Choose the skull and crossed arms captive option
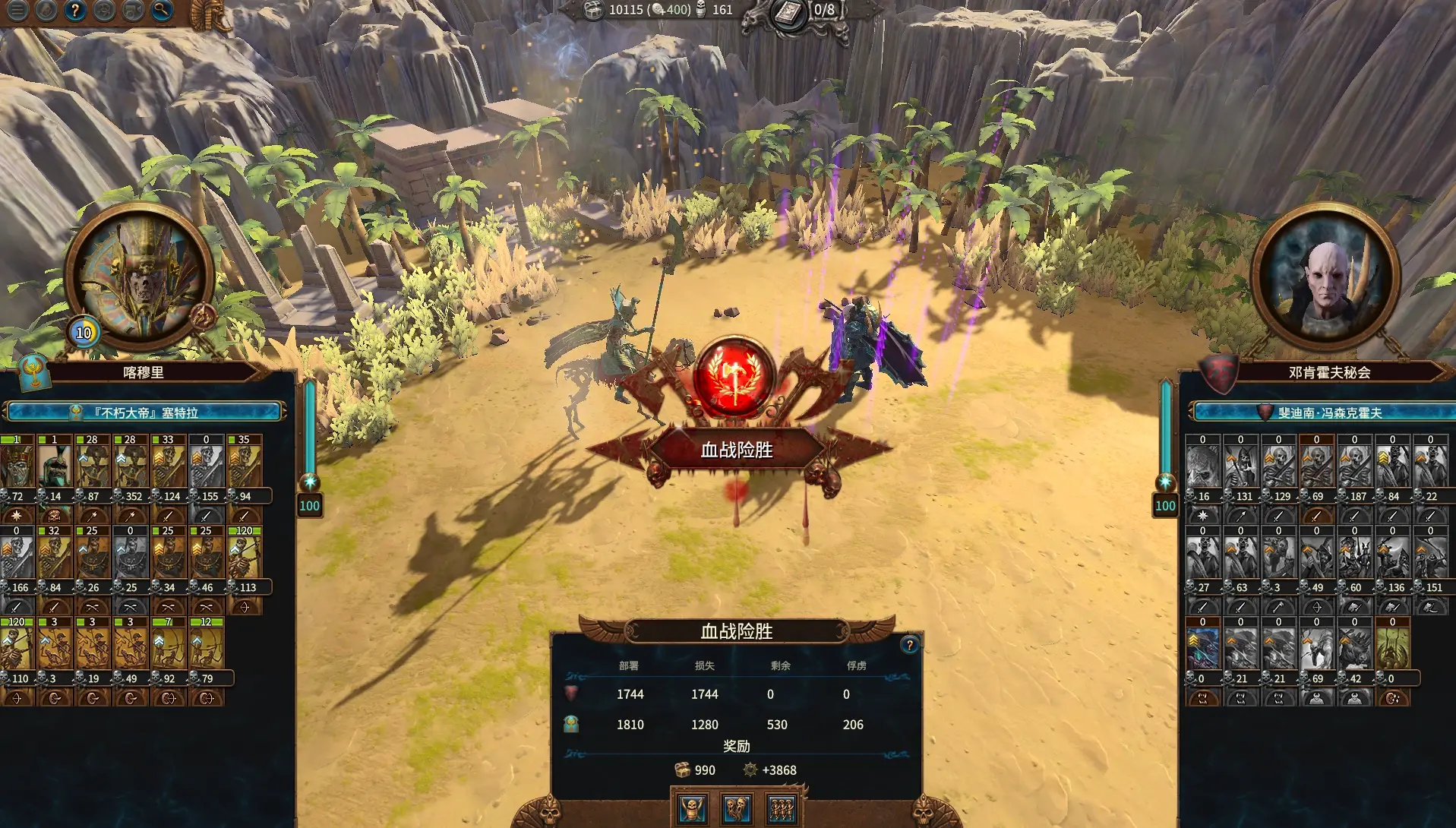 click(x=693, y=808)
